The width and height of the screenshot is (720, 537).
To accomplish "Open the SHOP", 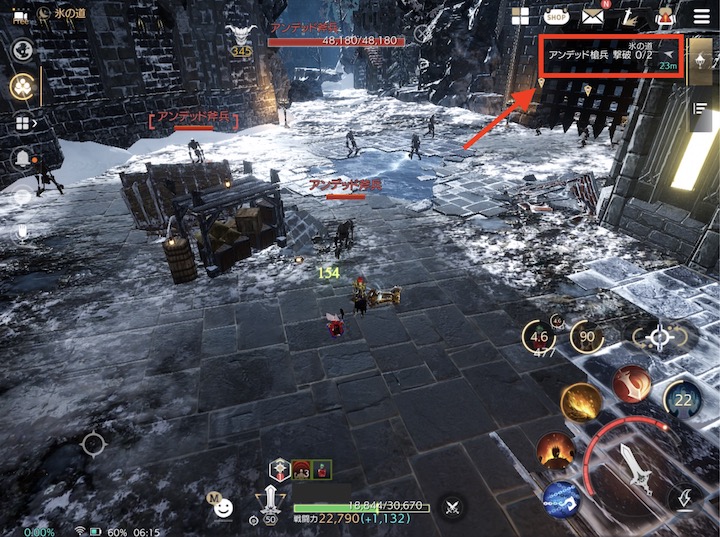I will [556, 16].
